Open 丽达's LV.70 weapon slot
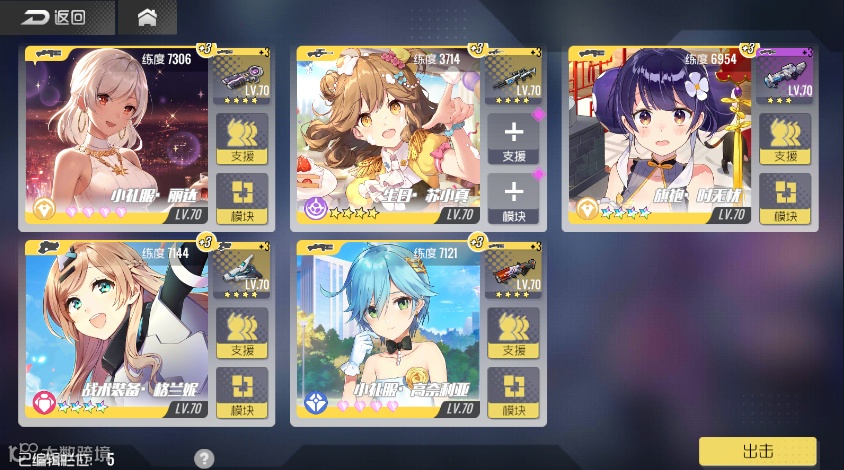The height and width of the screenshot is (470, 844). tap(242, 77)
